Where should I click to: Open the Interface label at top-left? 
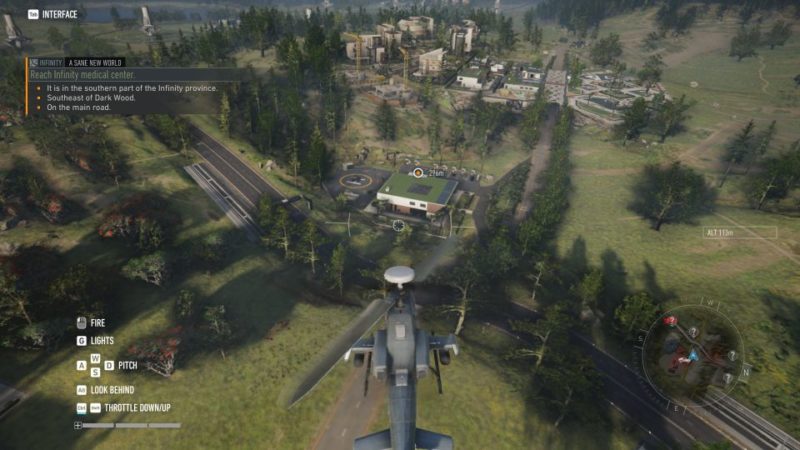point(58,14)
